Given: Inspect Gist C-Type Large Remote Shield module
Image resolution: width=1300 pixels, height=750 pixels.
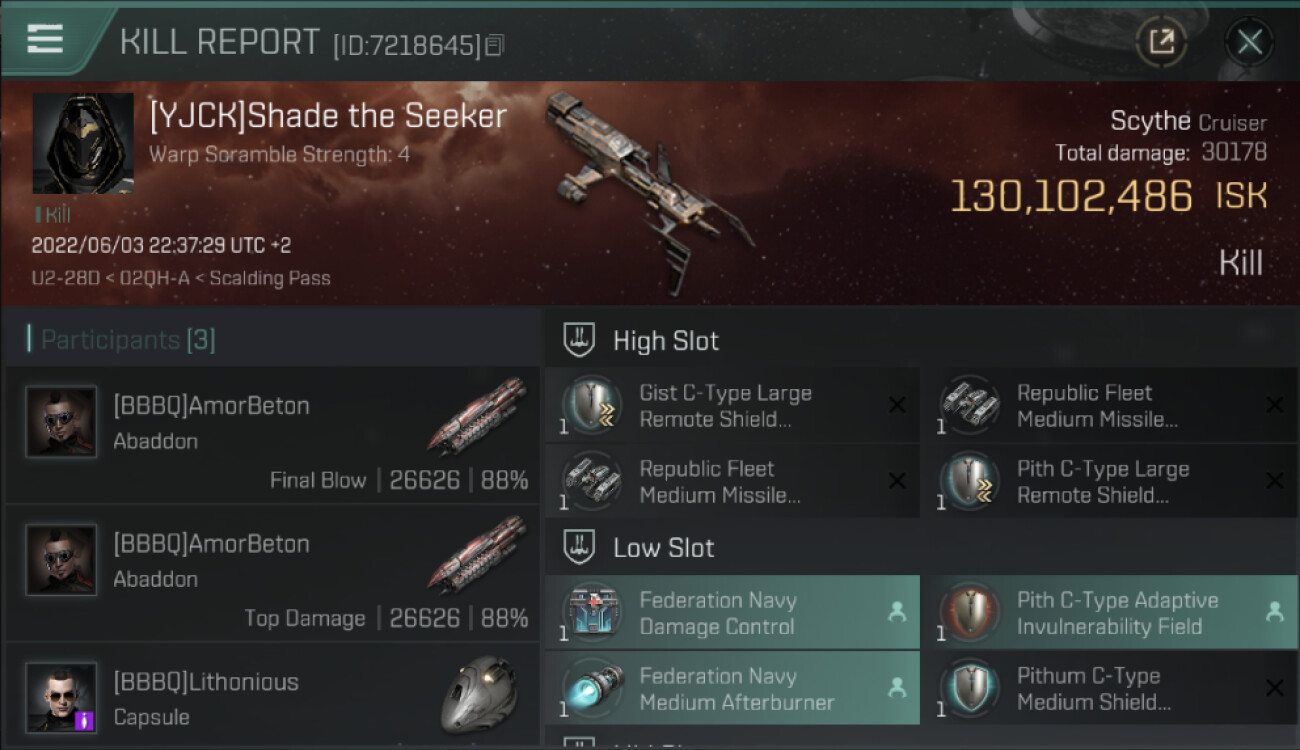Looking at the screenshot, I should pyautogui.click(x=732, y=406).
